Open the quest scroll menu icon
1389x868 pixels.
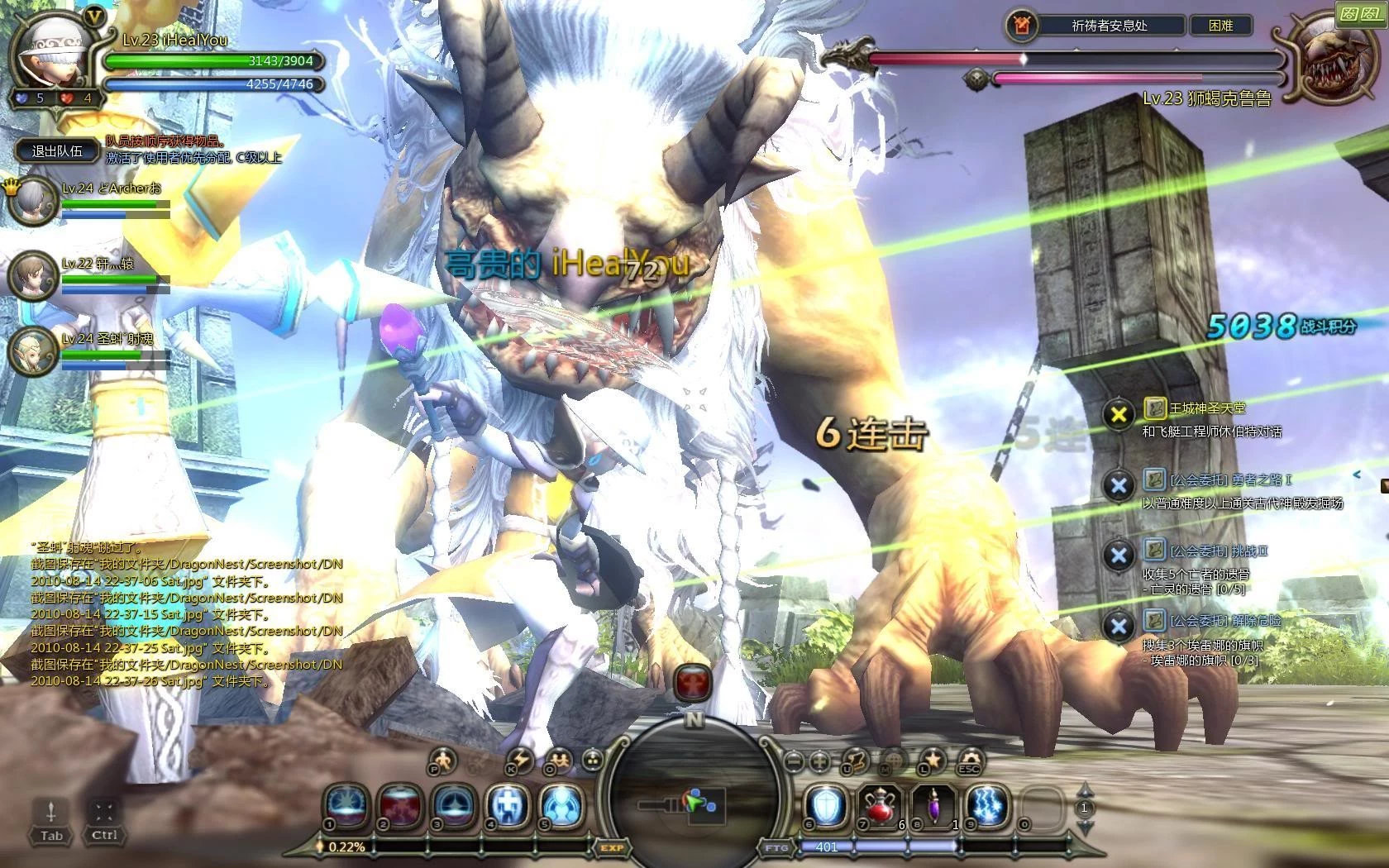[855, 759]
